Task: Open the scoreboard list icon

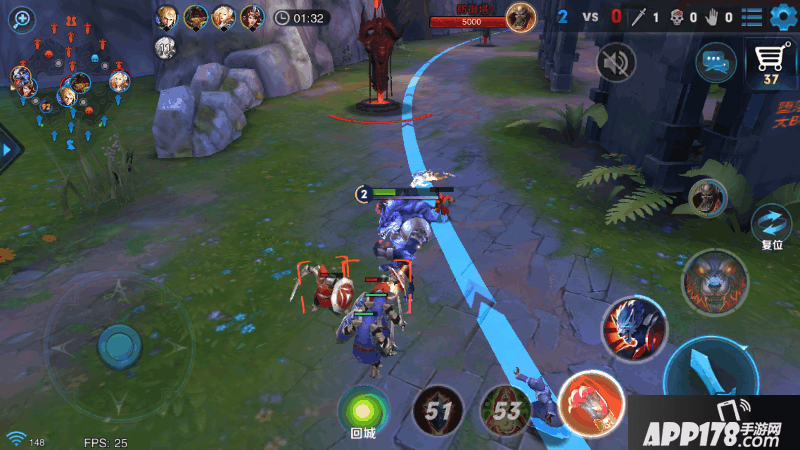Action: [750, 16]
